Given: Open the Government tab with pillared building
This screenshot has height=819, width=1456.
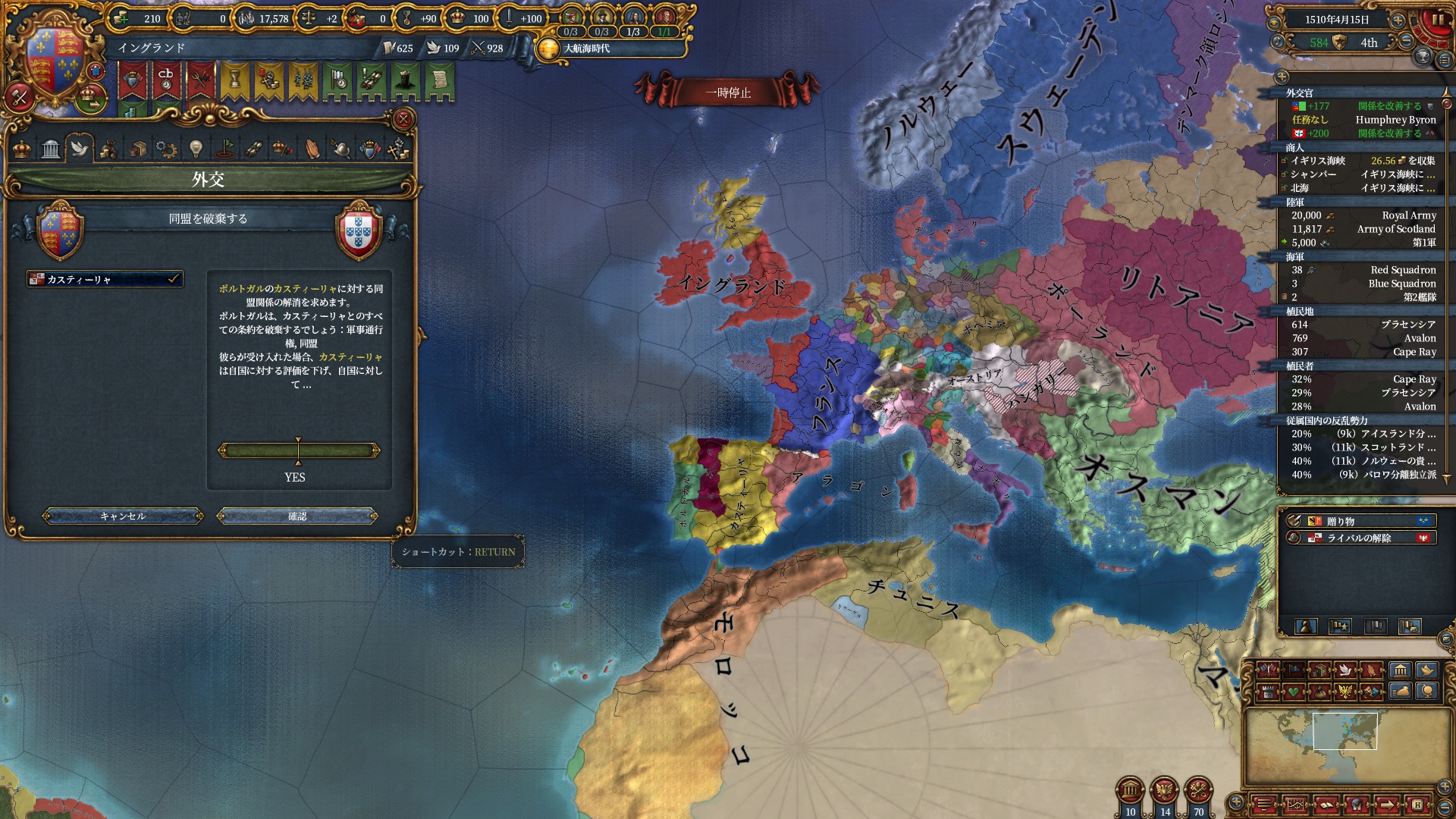Looking at the screenshot, I should pyautogui.click(x=51, y=149).
